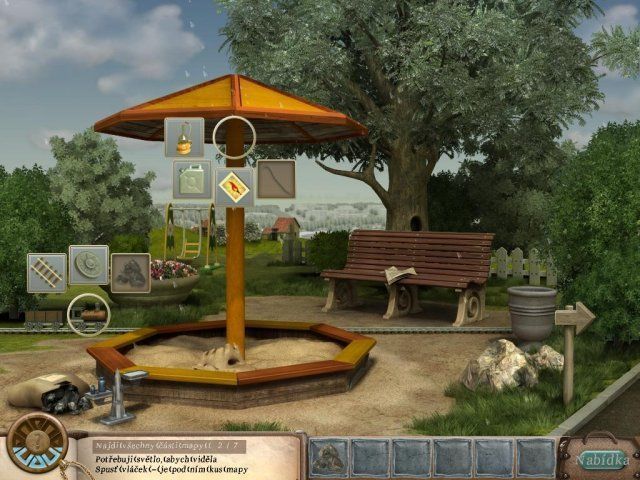
Task: Select the rail track piece tile
Action: pyautogui.click(x=47, y=273)
